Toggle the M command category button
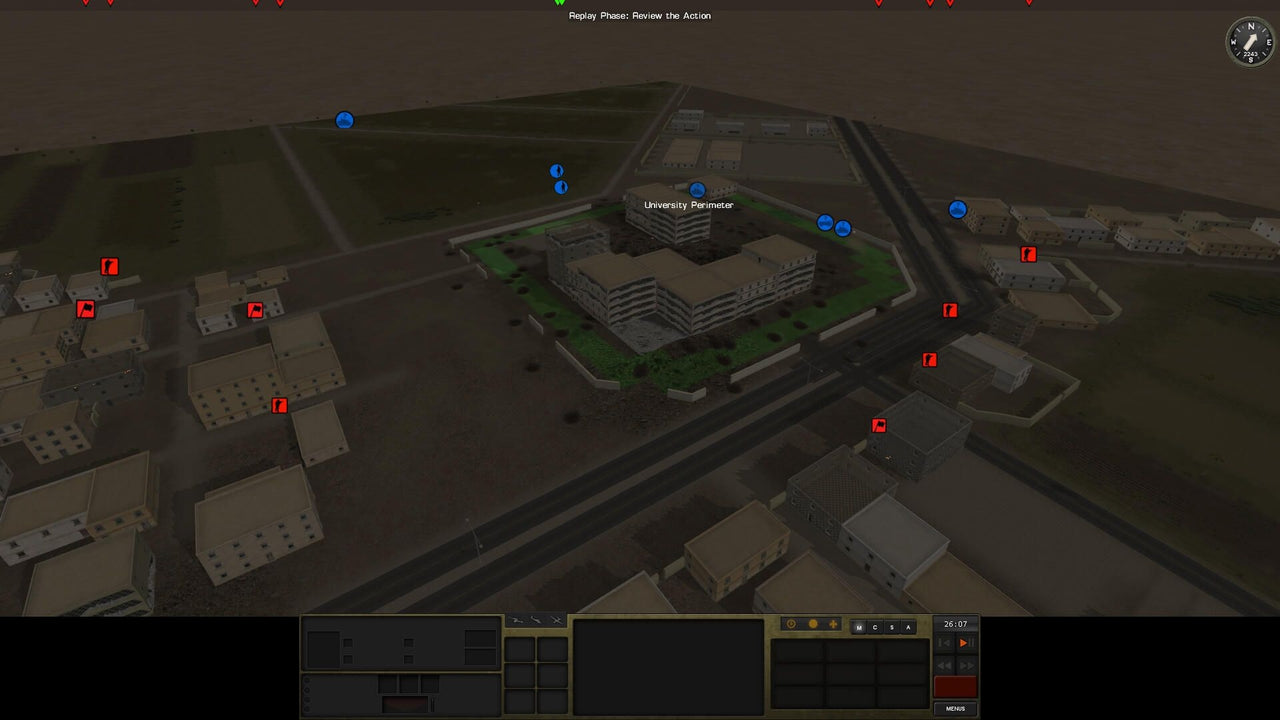This screenshot has height=720, width=1280. point(859,627)
